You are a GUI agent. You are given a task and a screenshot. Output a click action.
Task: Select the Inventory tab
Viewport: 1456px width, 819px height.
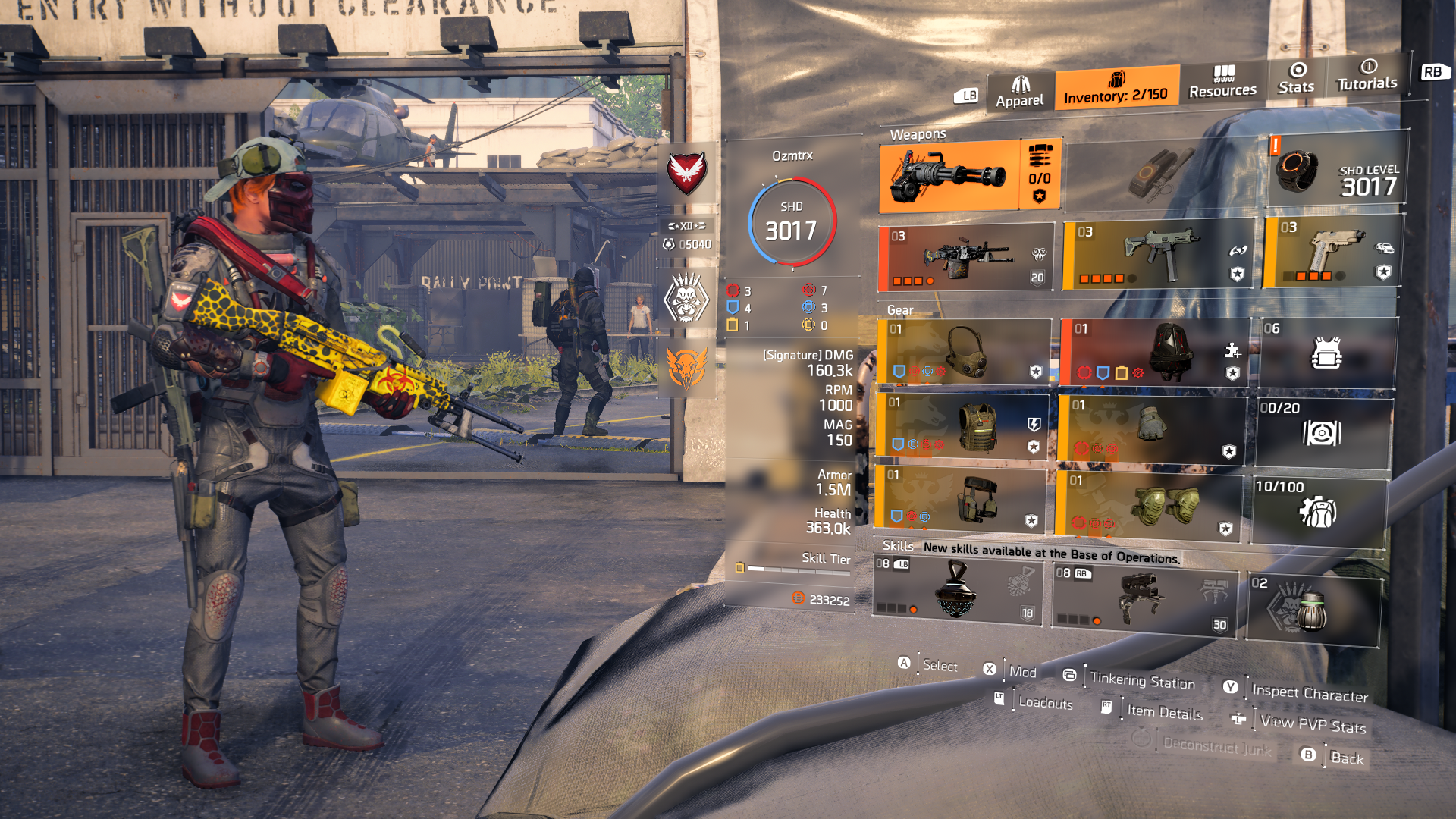[x=1116, y=88]
